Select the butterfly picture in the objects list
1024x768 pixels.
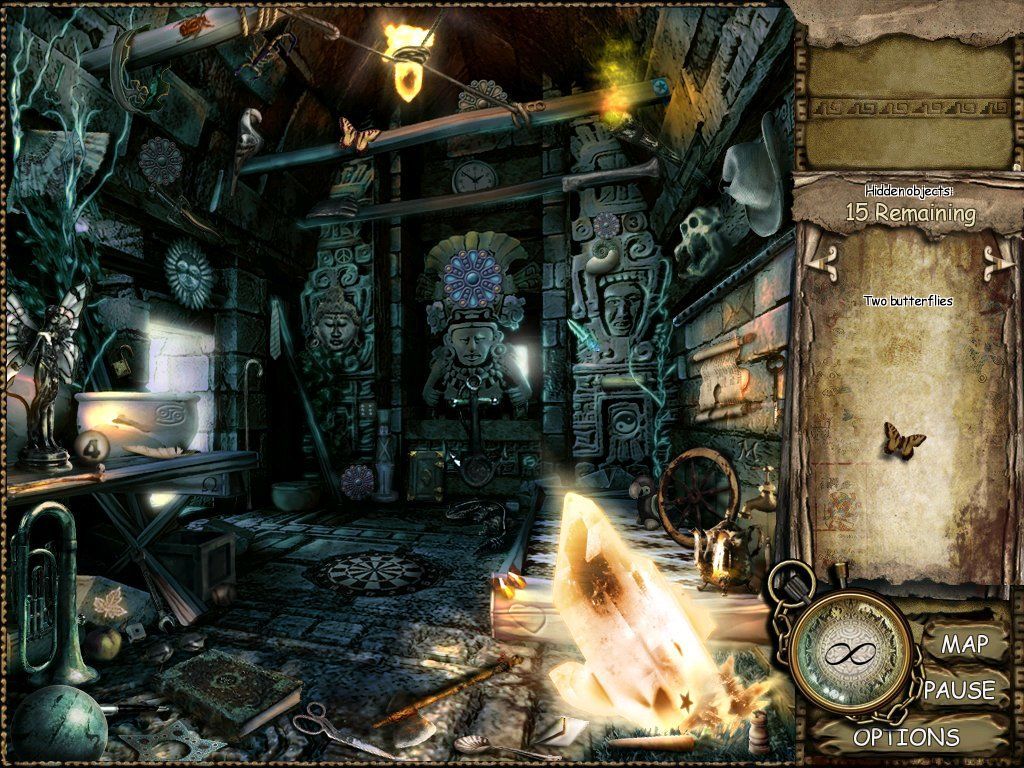(x=903, y=439)
